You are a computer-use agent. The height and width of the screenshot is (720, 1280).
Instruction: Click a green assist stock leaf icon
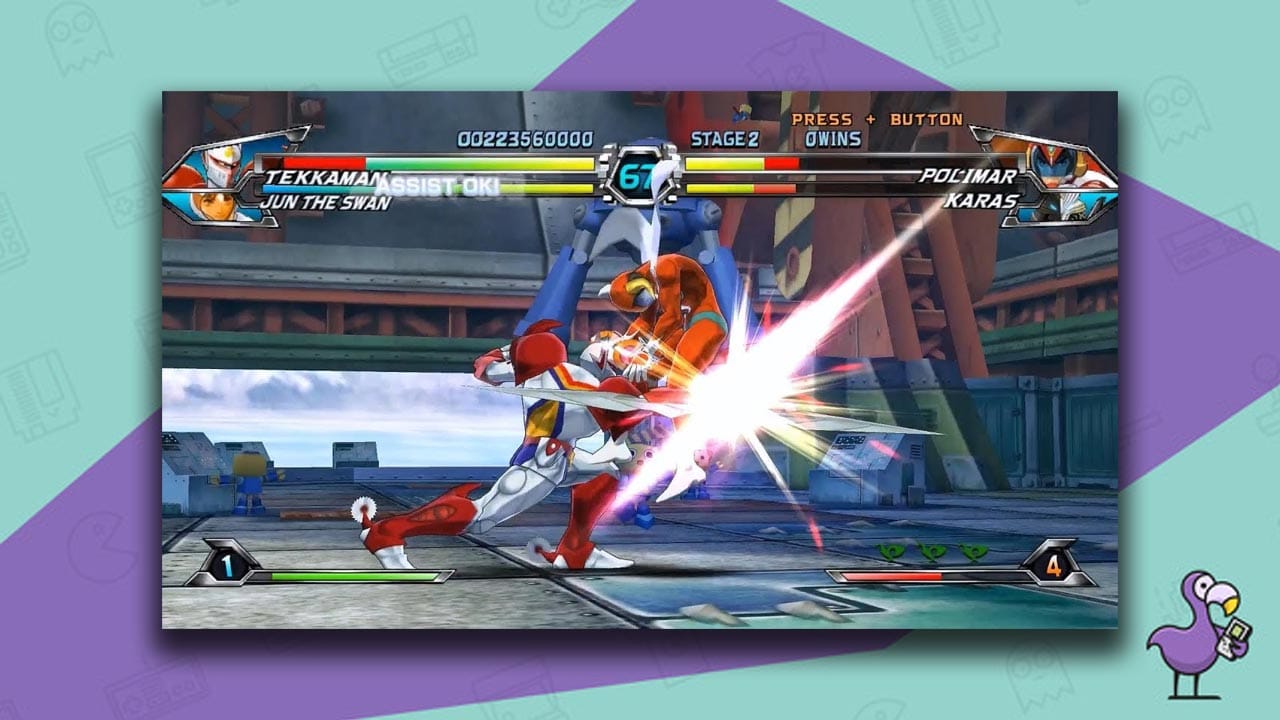[x=933, y=552]
